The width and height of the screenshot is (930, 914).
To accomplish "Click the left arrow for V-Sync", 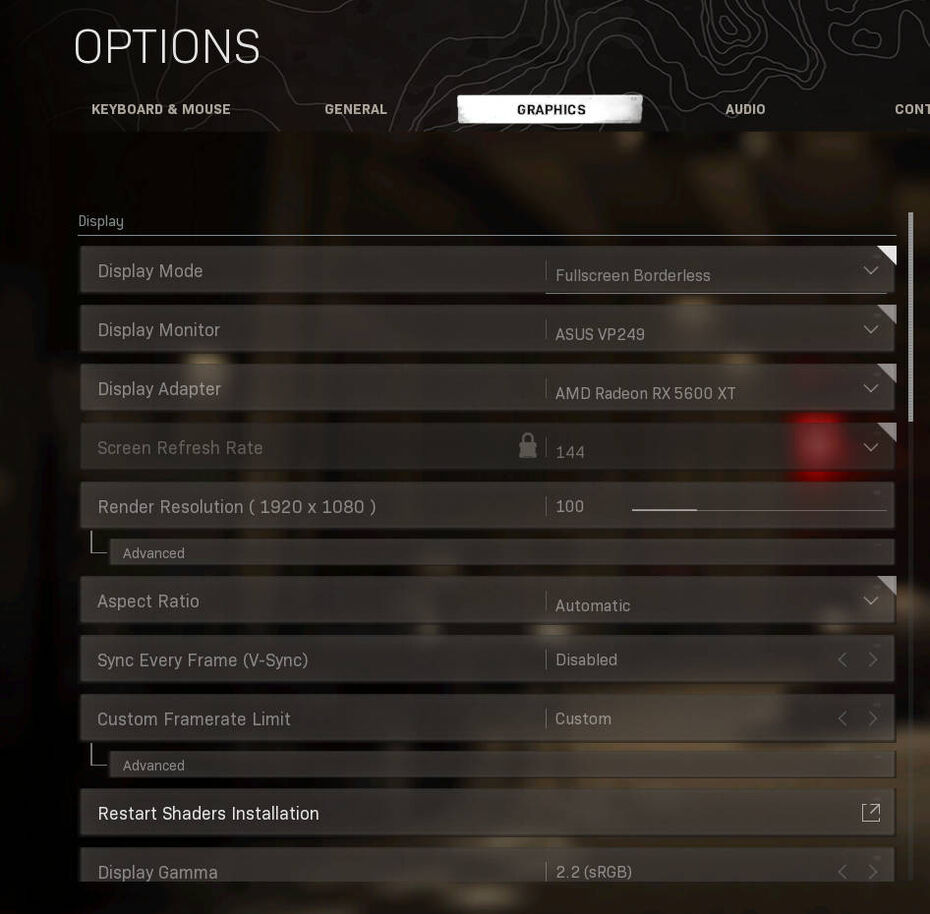I will 842,660.
